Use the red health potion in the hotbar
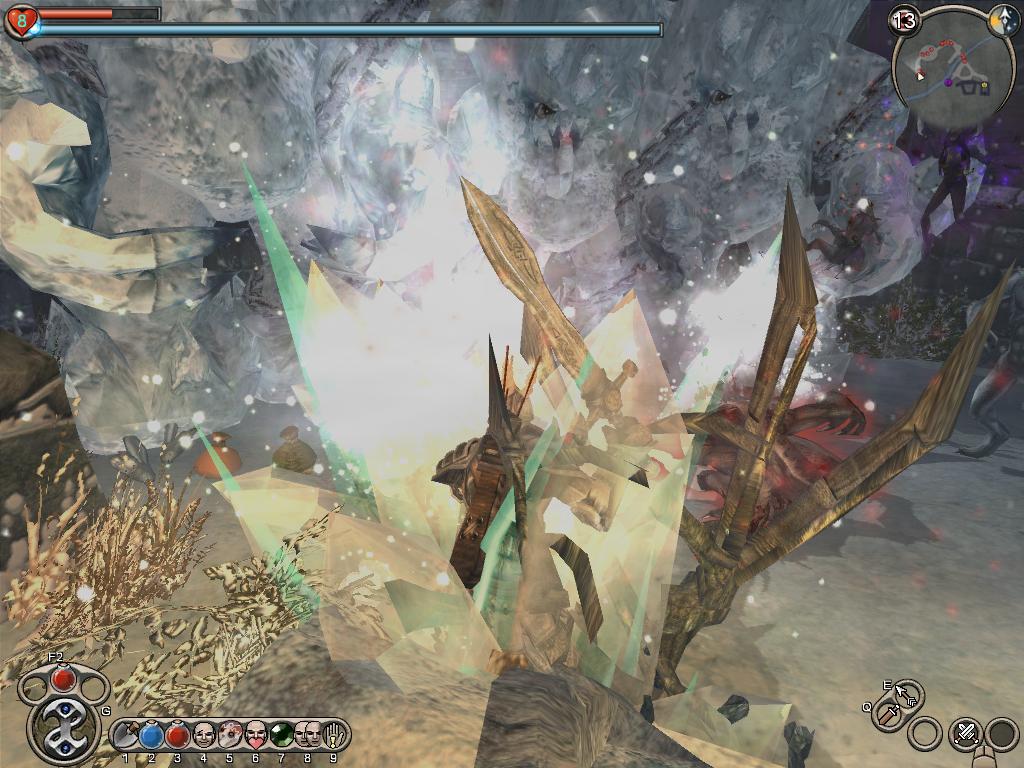This screenshot has height=768, width=1024. 178,736
